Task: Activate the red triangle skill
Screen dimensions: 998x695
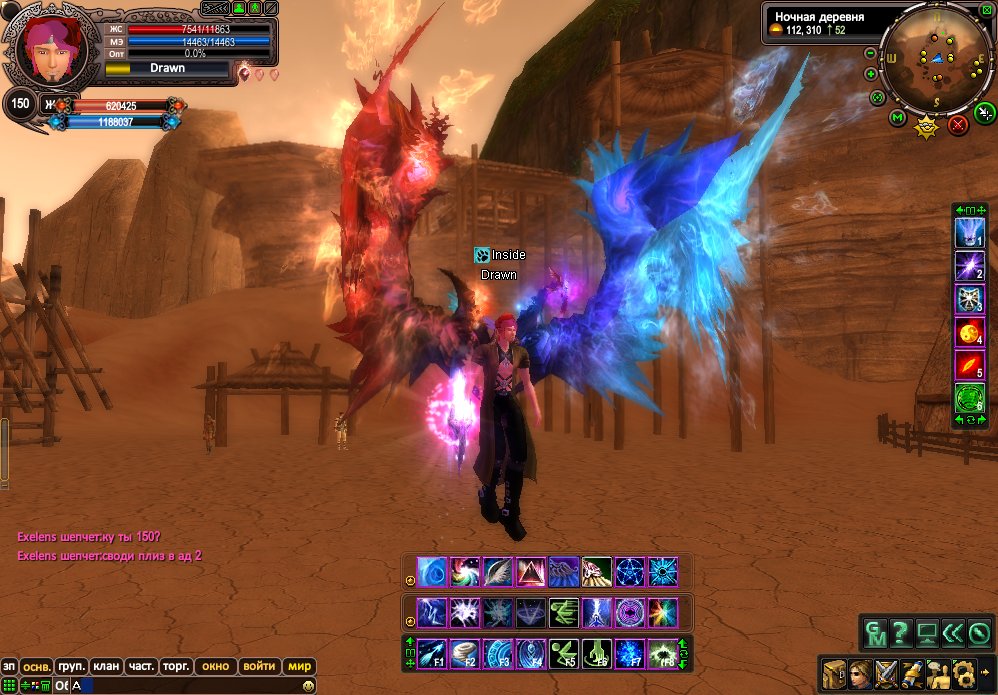Action: point(531,571)
